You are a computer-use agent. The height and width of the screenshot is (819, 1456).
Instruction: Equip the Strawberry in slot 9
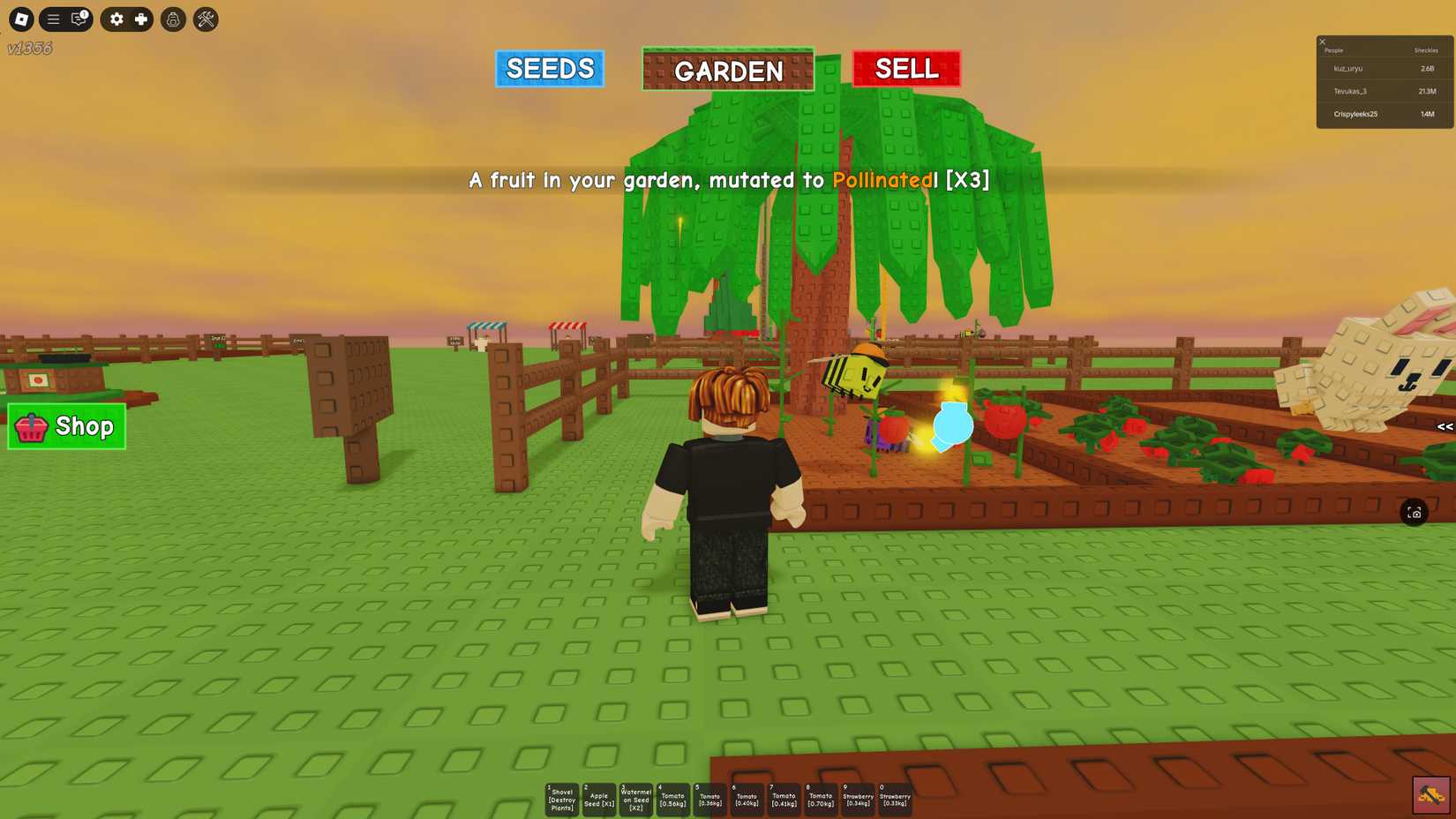(x=857, y=797)
